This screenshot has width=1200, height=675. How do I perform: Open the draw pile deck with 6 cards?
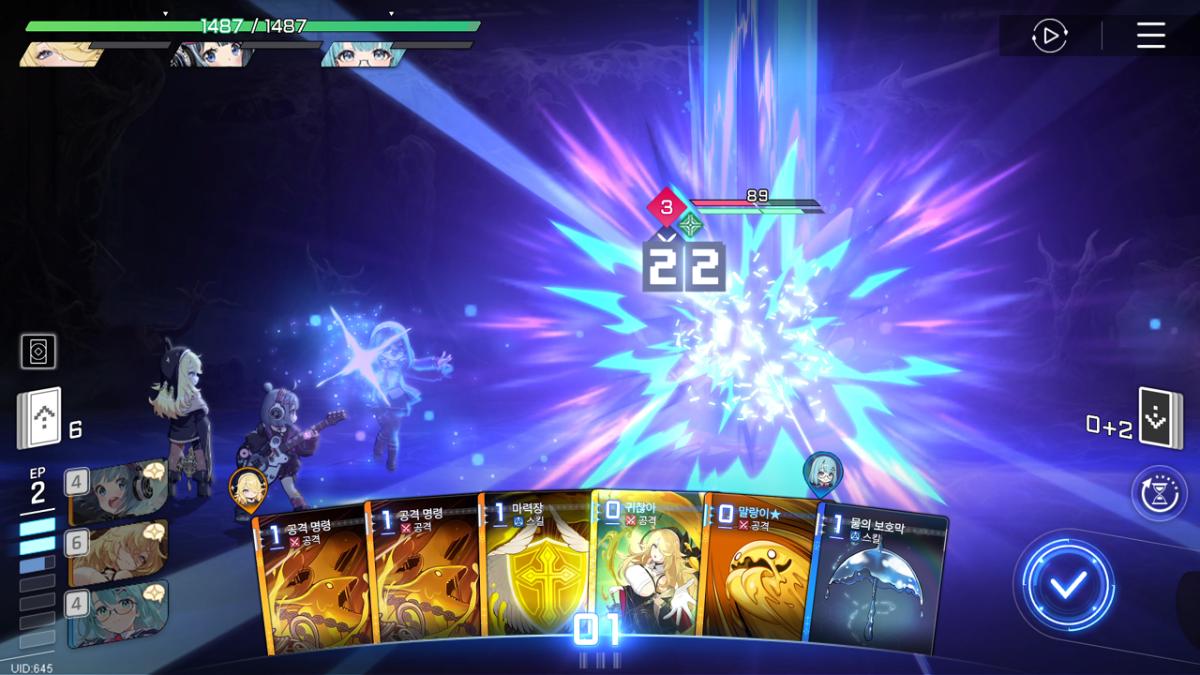click(x=40, y=418)
